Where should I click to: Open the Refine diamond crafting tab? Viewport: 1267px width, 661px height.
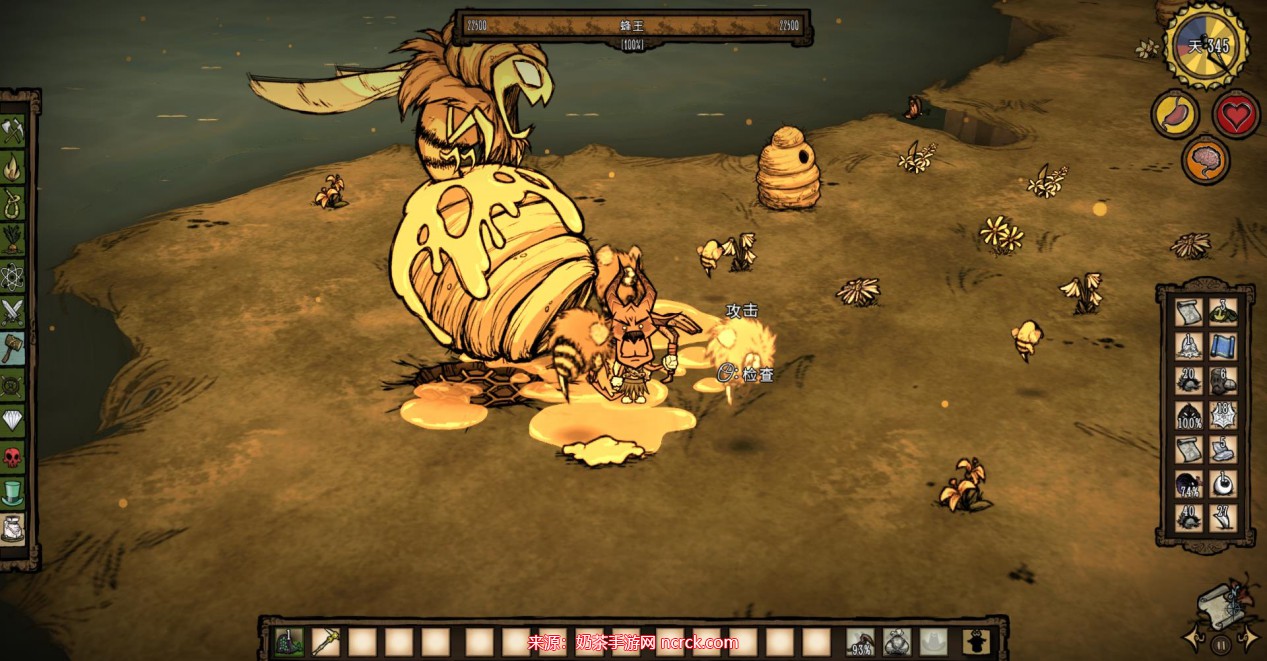tap(13, 420)
